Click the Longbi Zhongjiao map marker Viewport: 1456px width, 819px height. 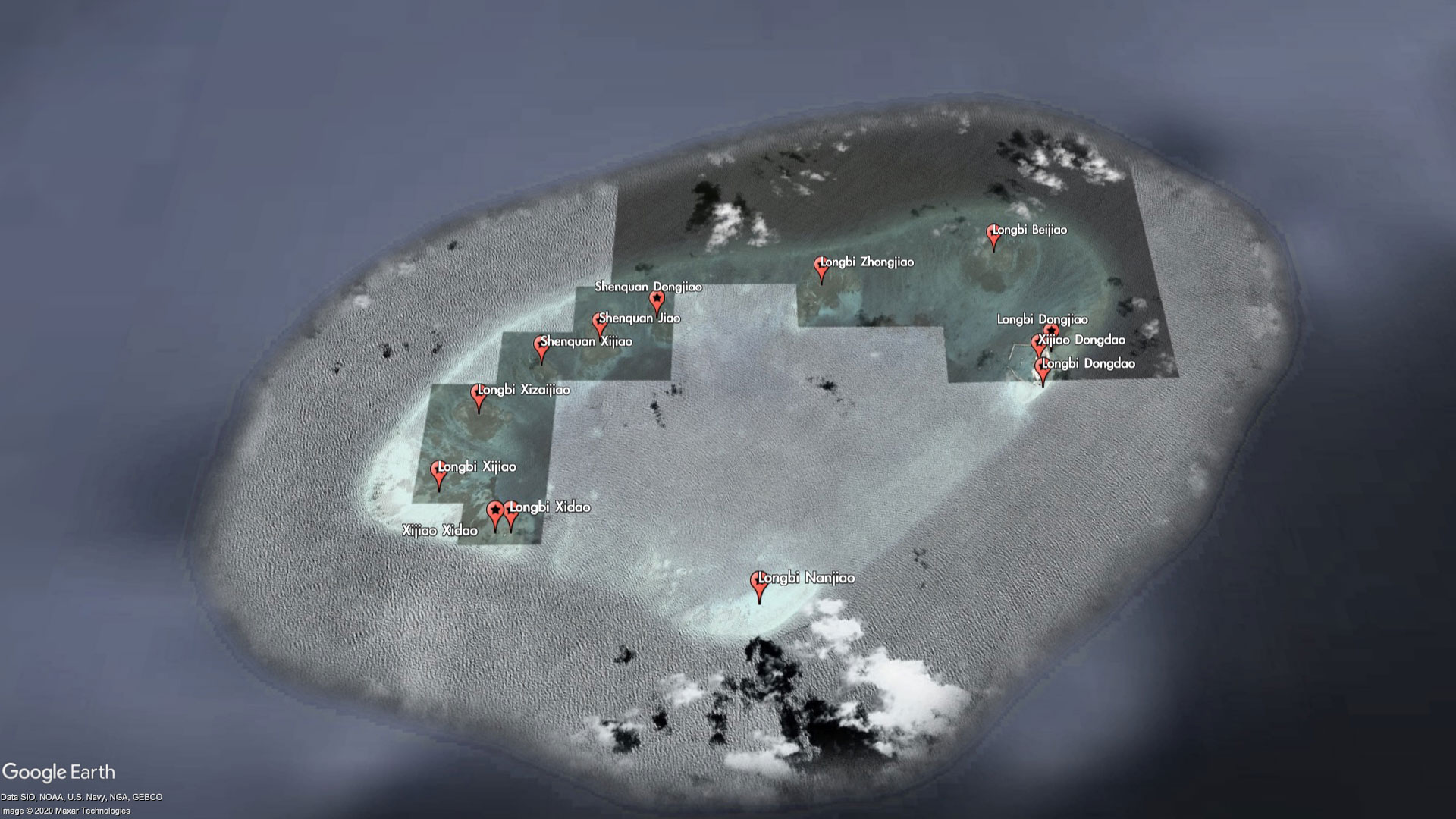821,266
